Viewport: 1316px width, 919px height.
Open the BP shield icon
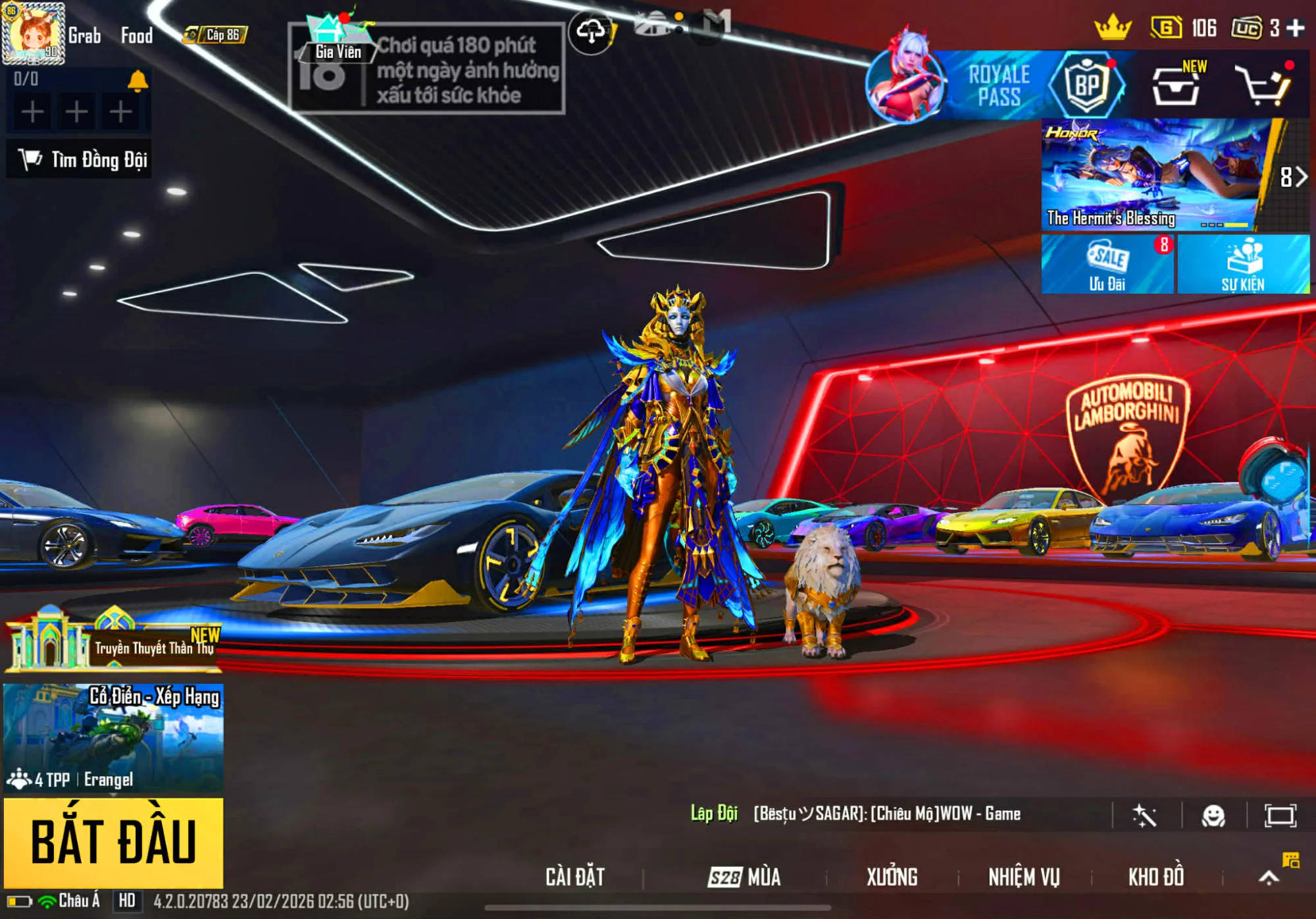pos(1086,86)
